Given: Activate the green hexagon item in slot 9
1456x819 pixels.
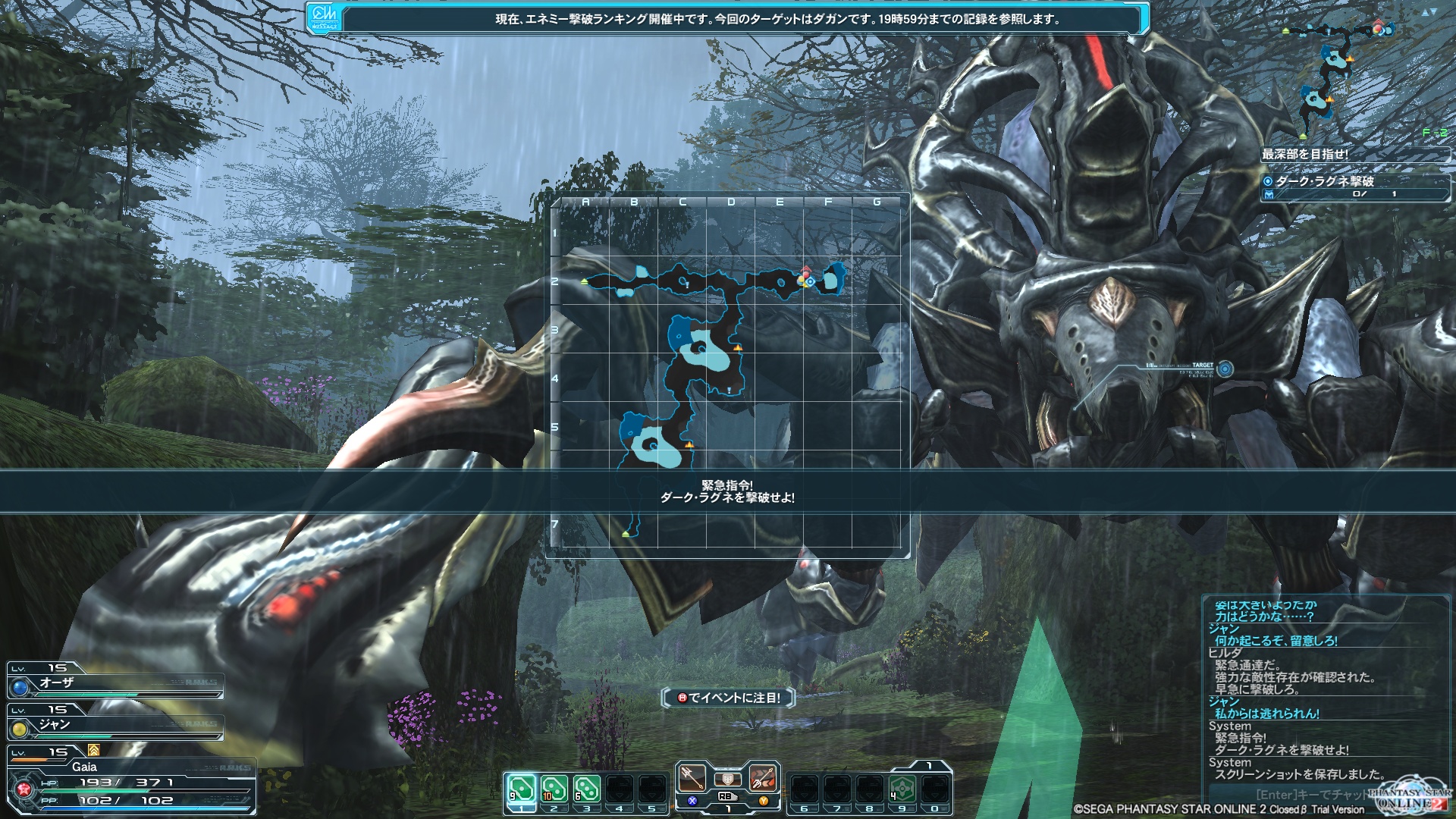Looking at the screenshot, I should tap(902, 789).
